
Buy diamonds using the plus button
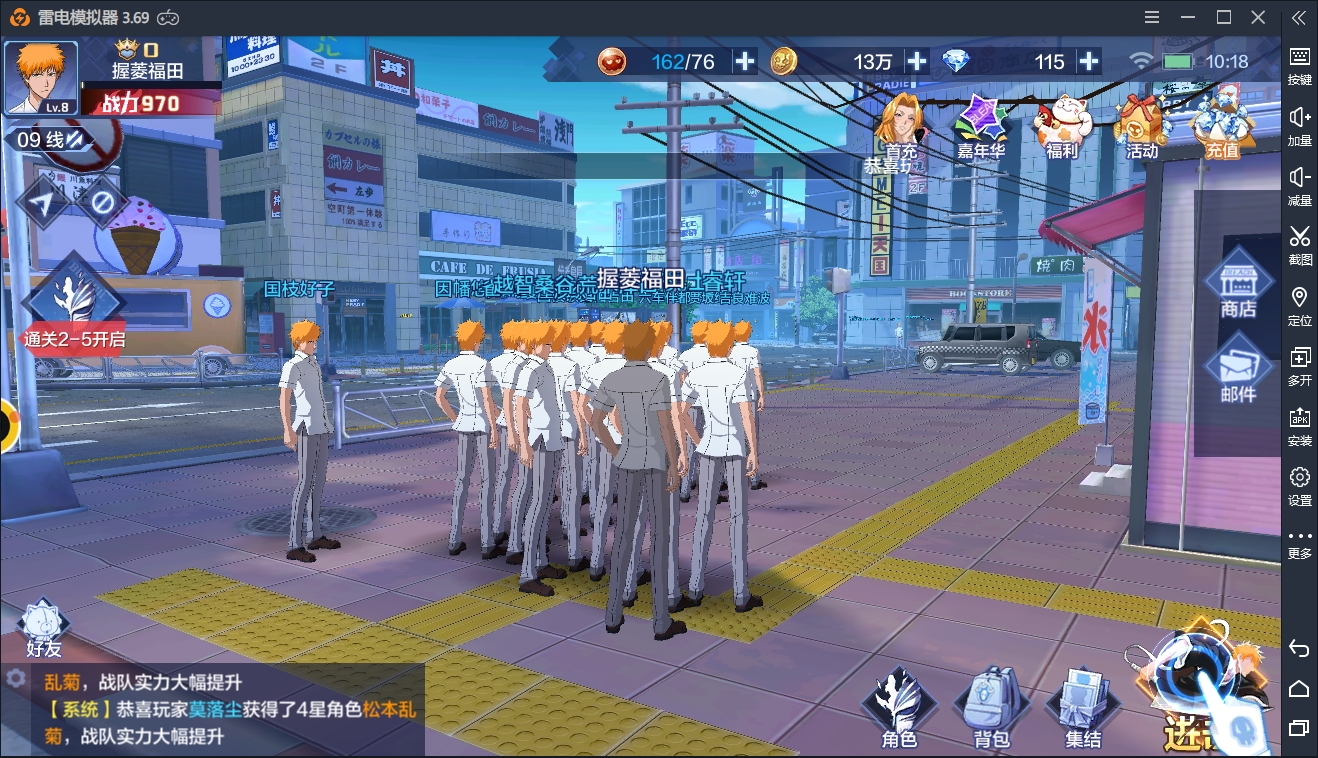click(1089, 61)
